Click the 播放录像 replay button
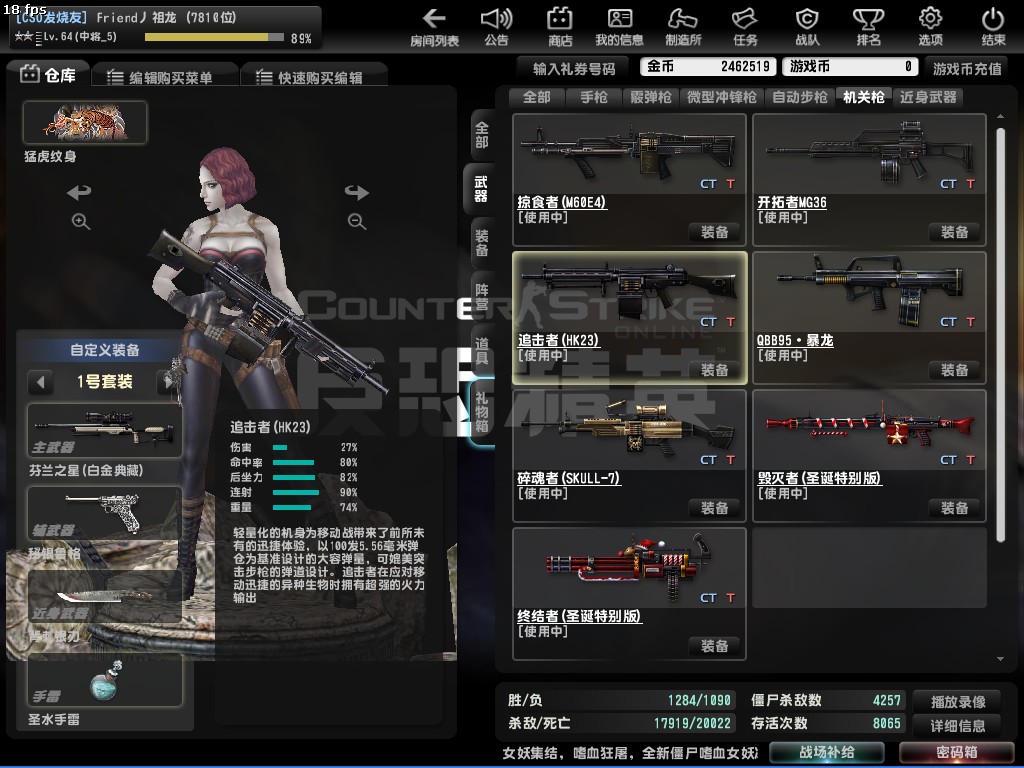 tap(958, 701)
